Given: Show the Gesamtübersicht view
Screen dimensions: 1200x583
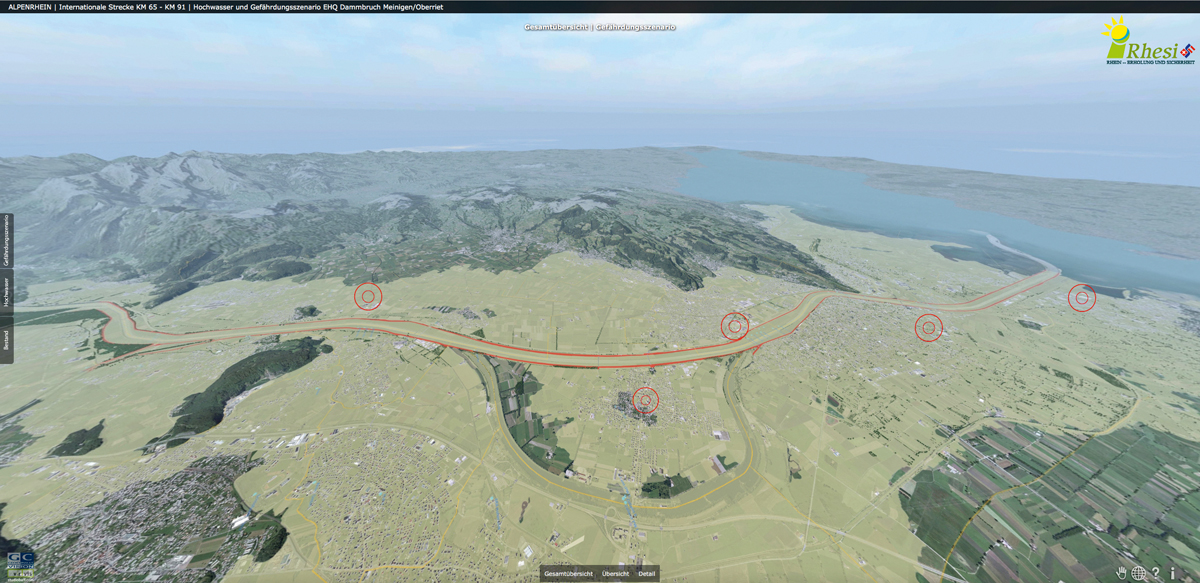Looking at the screenshot, I should tap(568, 574).
